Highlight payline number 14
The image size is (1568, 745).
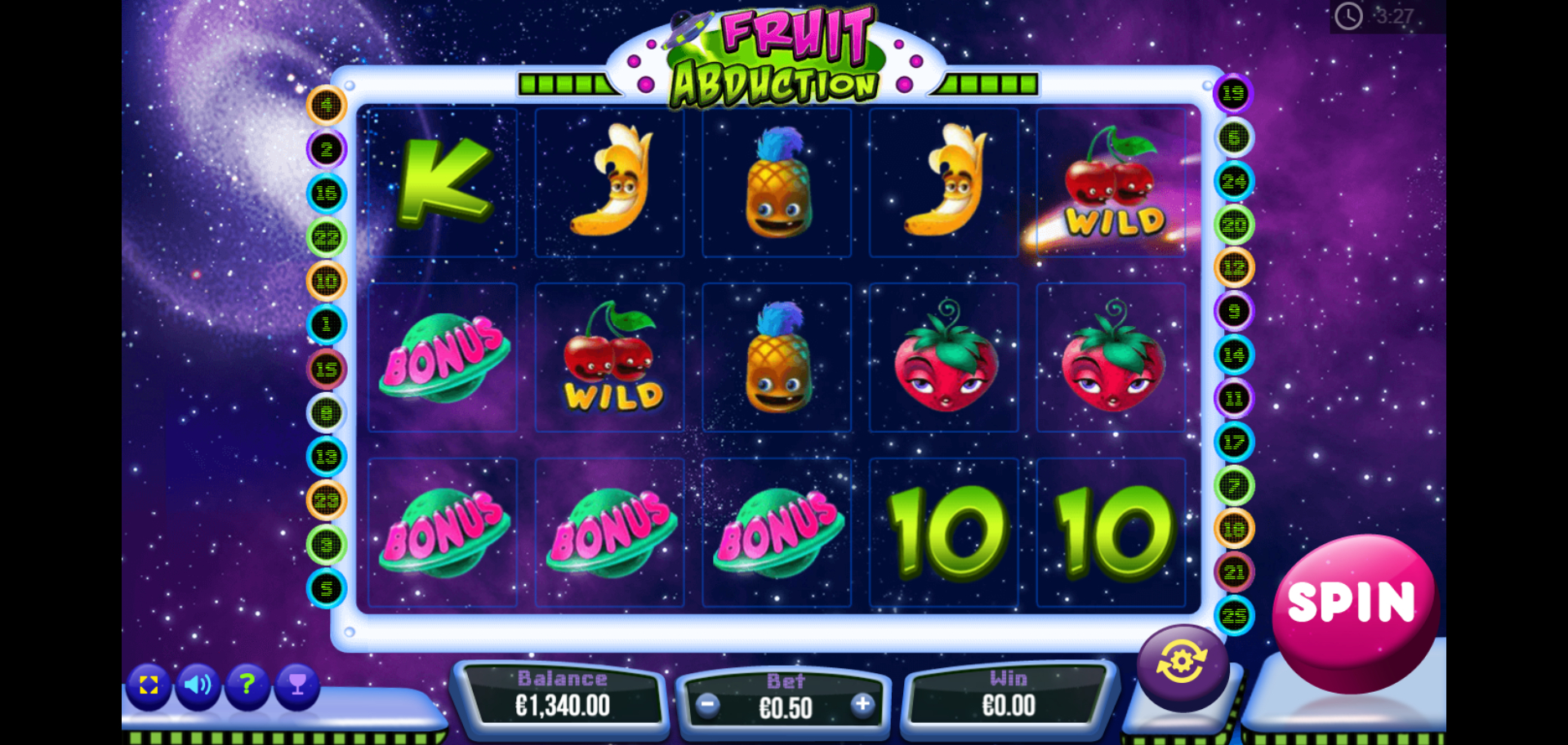(1233, 355)
